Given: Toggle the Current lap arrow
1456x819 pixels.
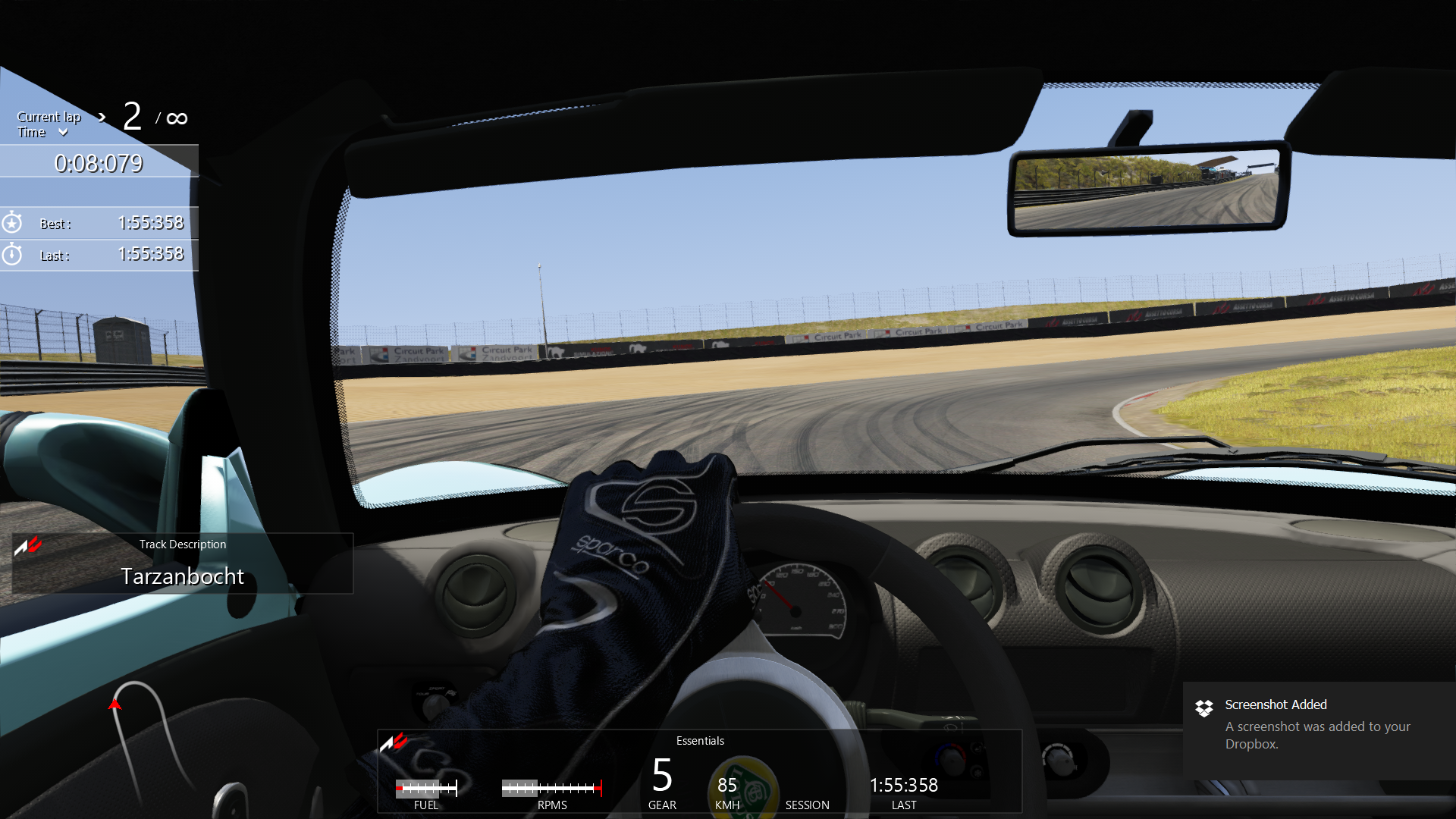Looking at the screenshot, I should (x=102, y=117).
